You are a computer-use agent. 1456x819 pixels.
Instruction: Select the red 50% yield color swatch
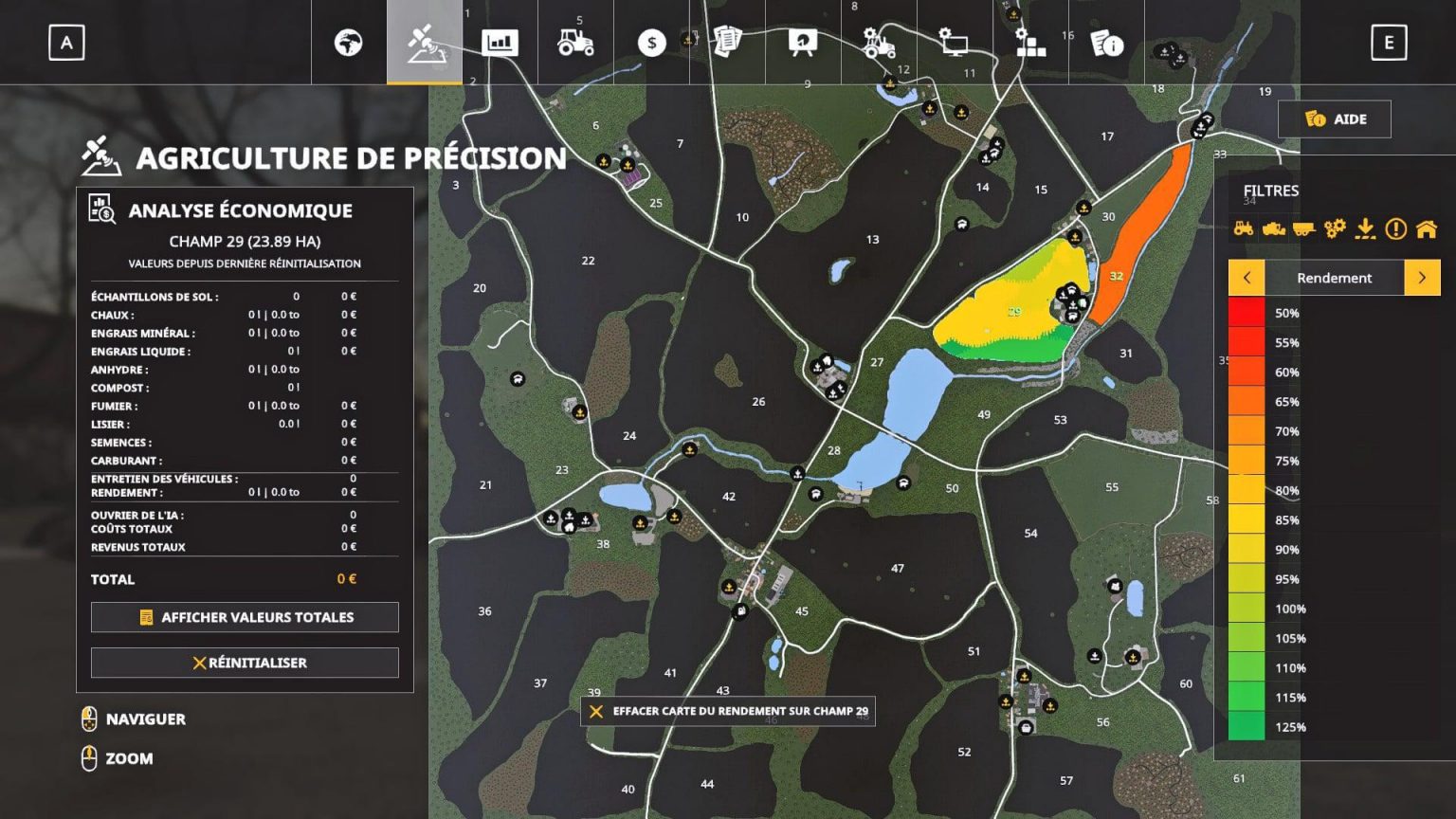[1245, 312]
